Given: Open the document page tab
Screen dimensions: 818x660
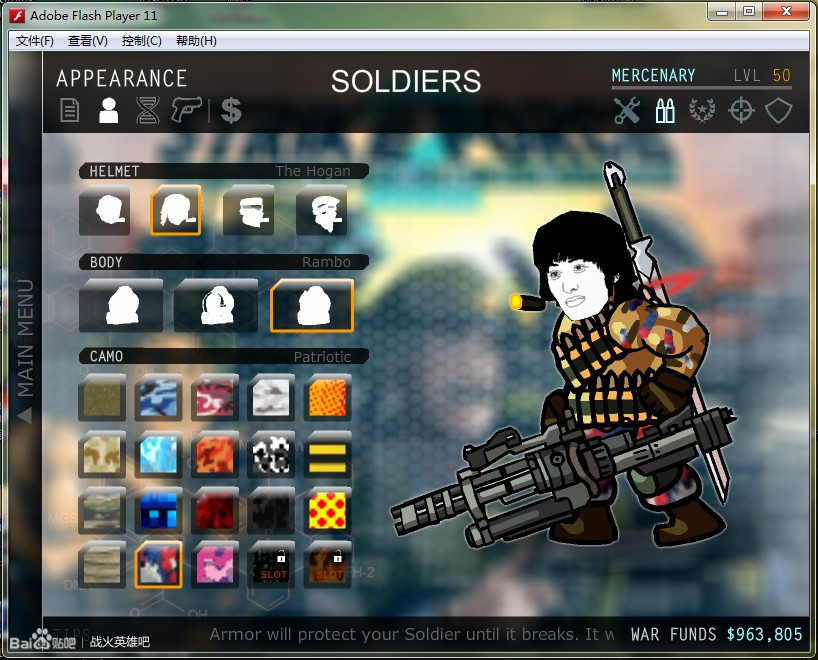Looking at the screenshot, I should [69, 110].
